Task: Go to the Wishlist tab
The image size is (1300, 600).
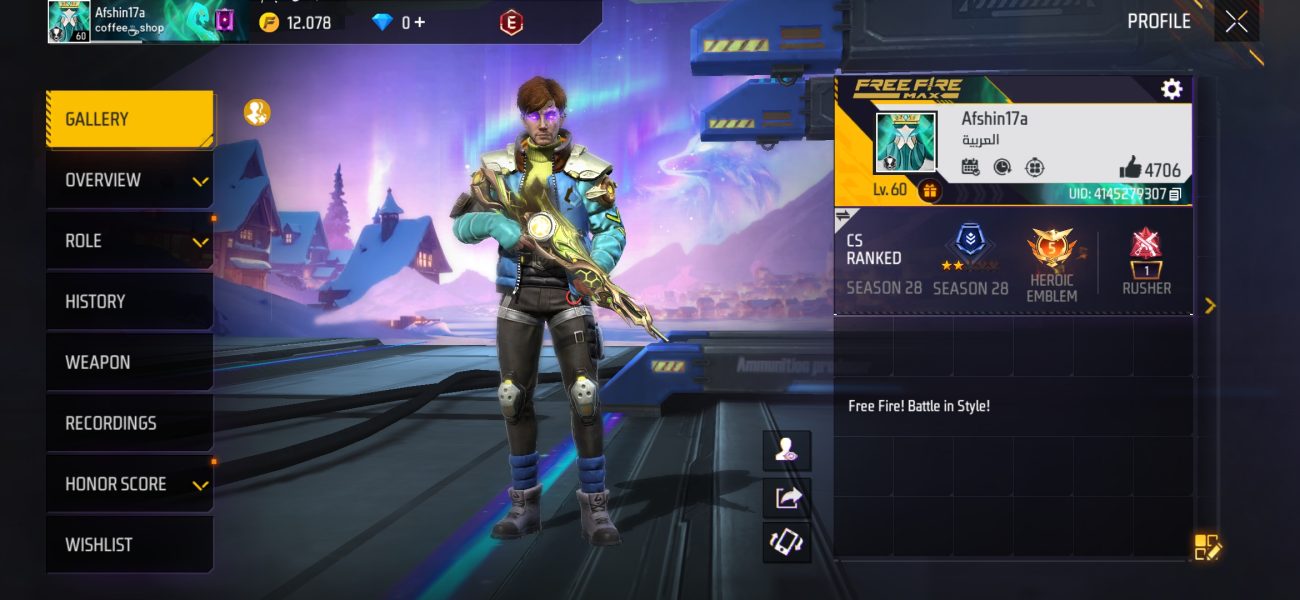Action: pyautogui.click(x=129, y=545)
